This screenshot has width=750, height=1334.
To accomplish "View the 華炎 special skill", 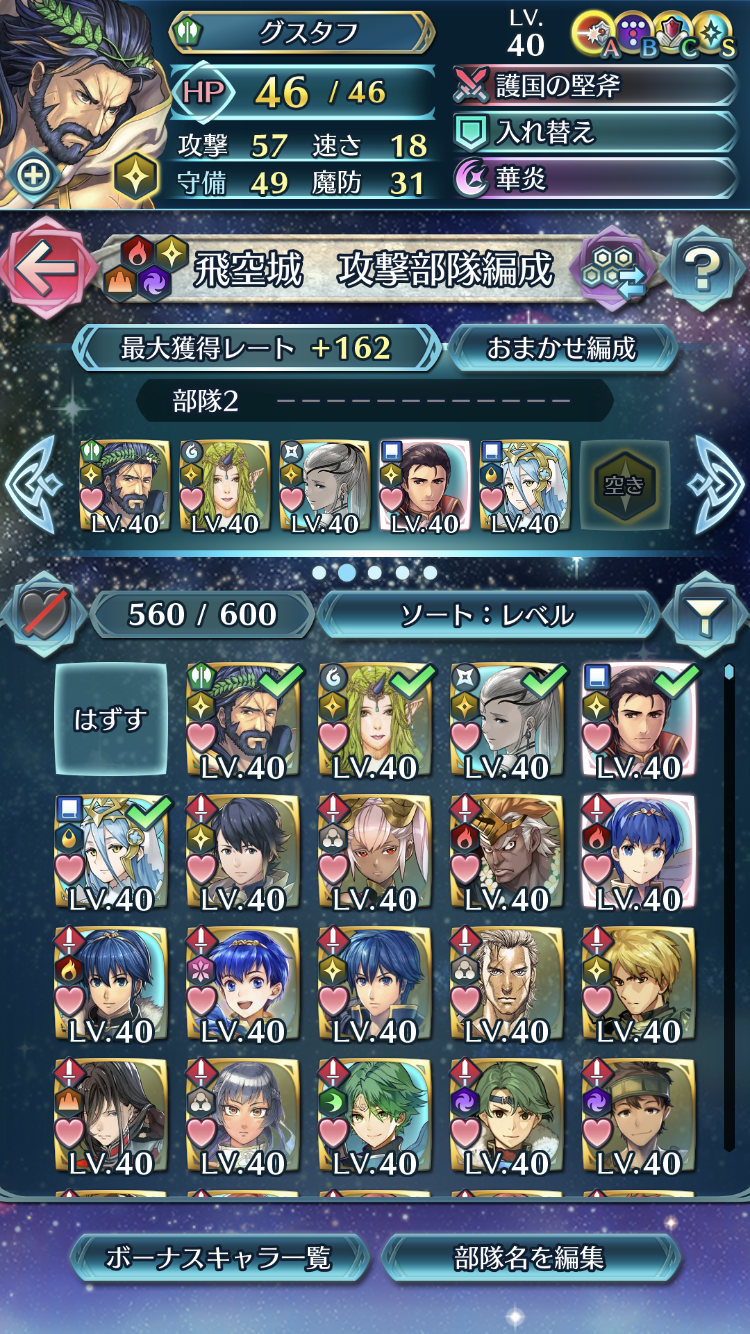I will point(595,180).
